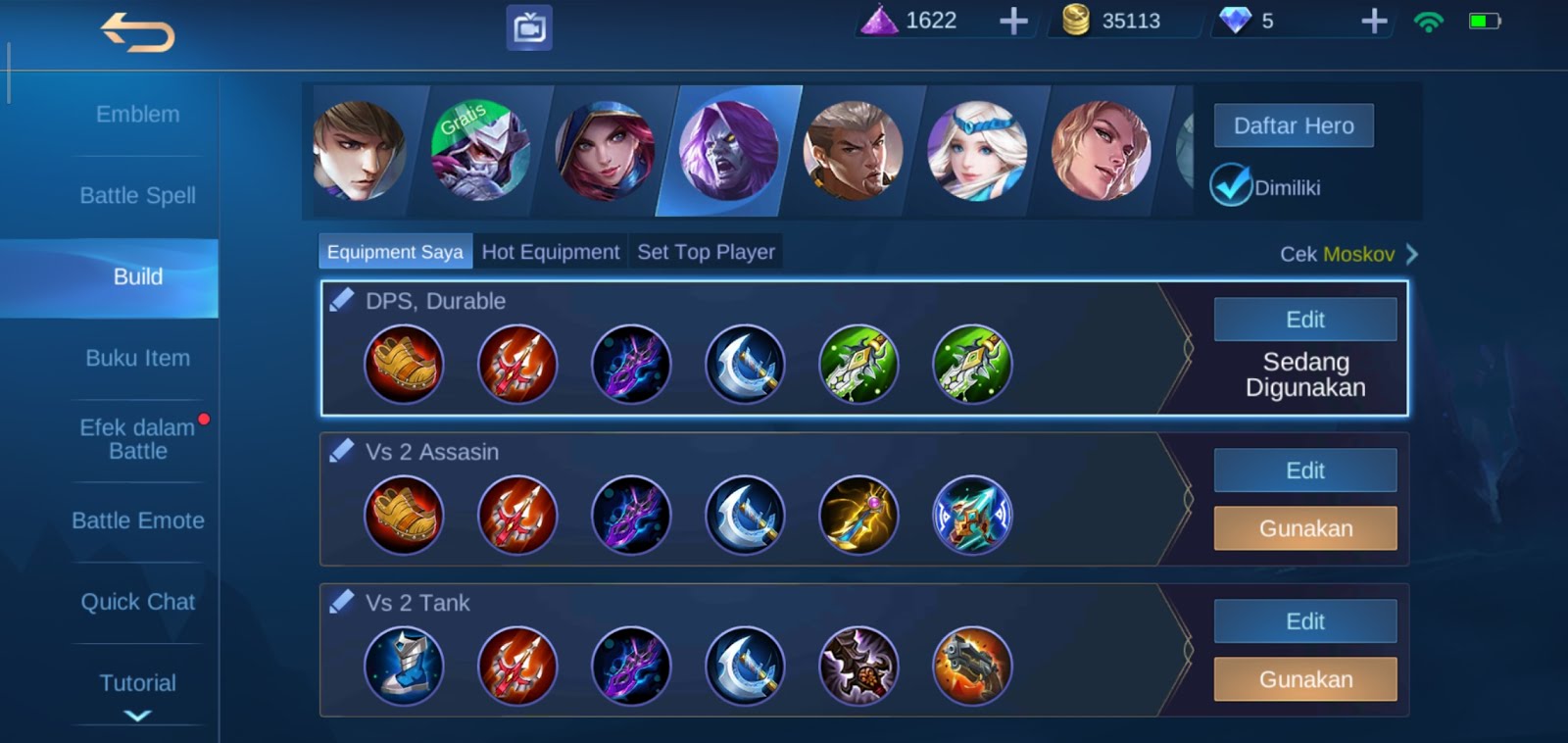Select the blue boots item in Vs 2 Tank build
1568x743 pixels.
[405, 666]
